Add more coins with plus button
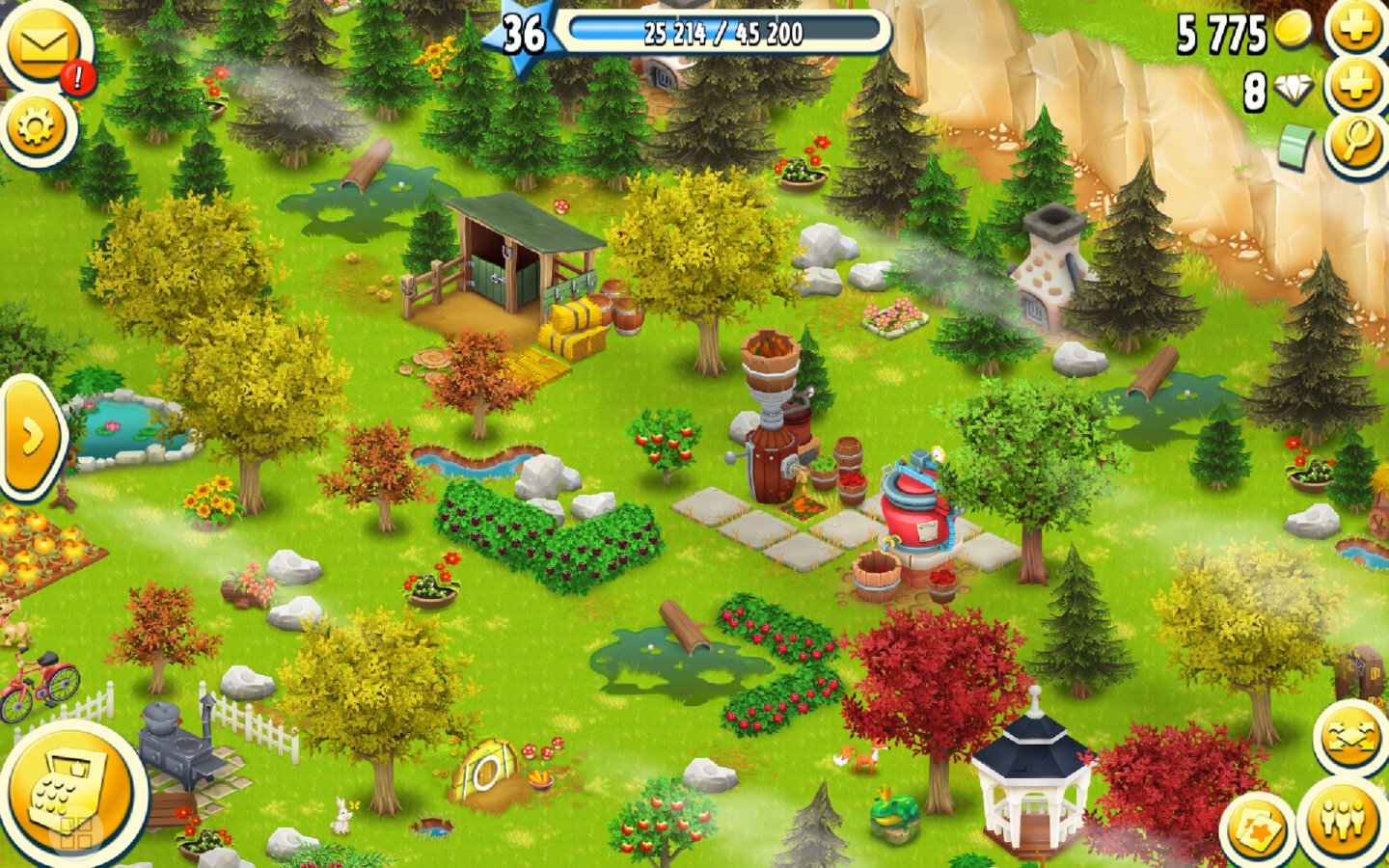The height and width of the screenshot is (868, 1389). click(x=1357, y=28)
